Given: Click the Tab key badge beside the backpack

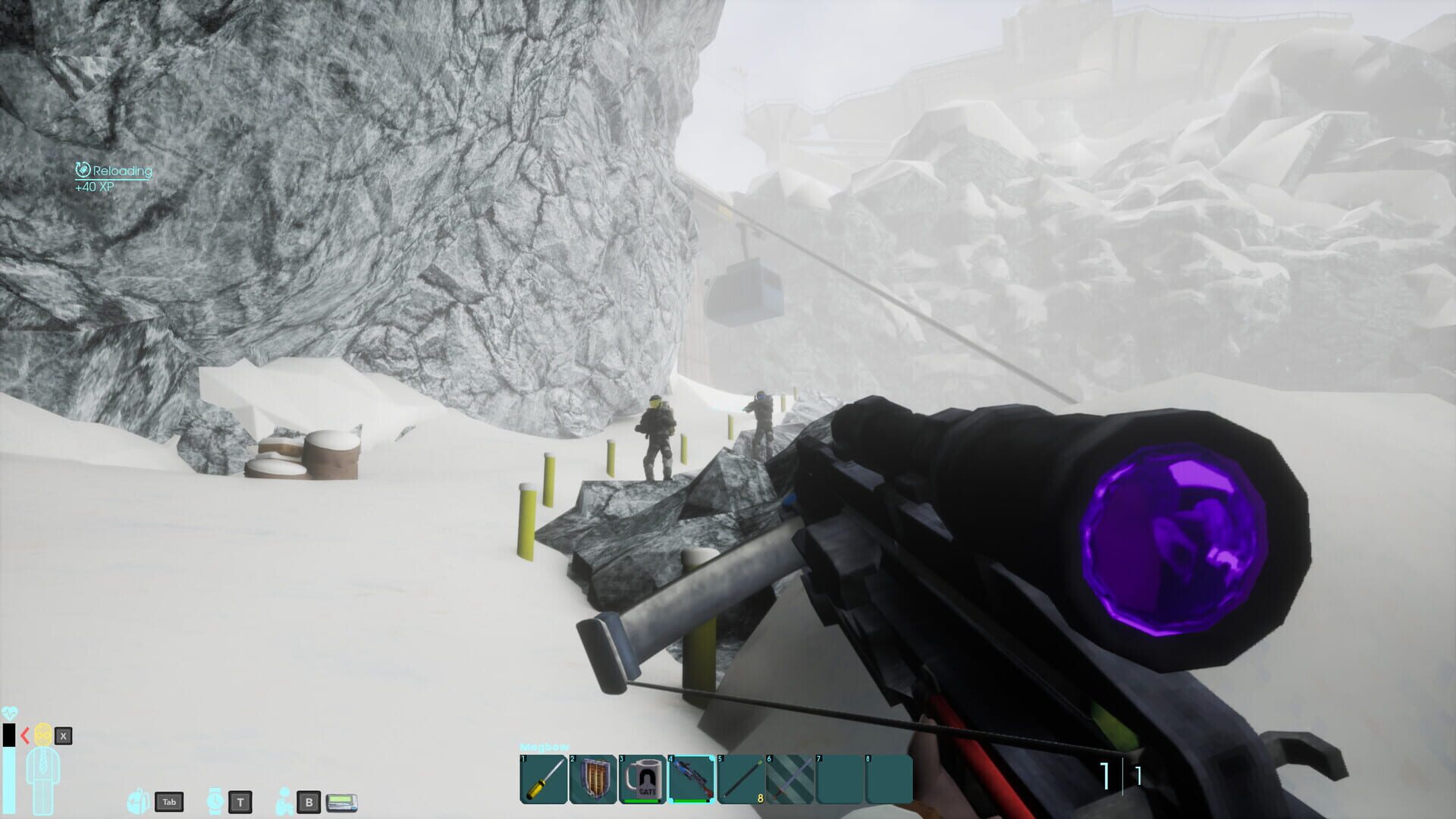Looking at the screenshot, I should coord(170,802).
